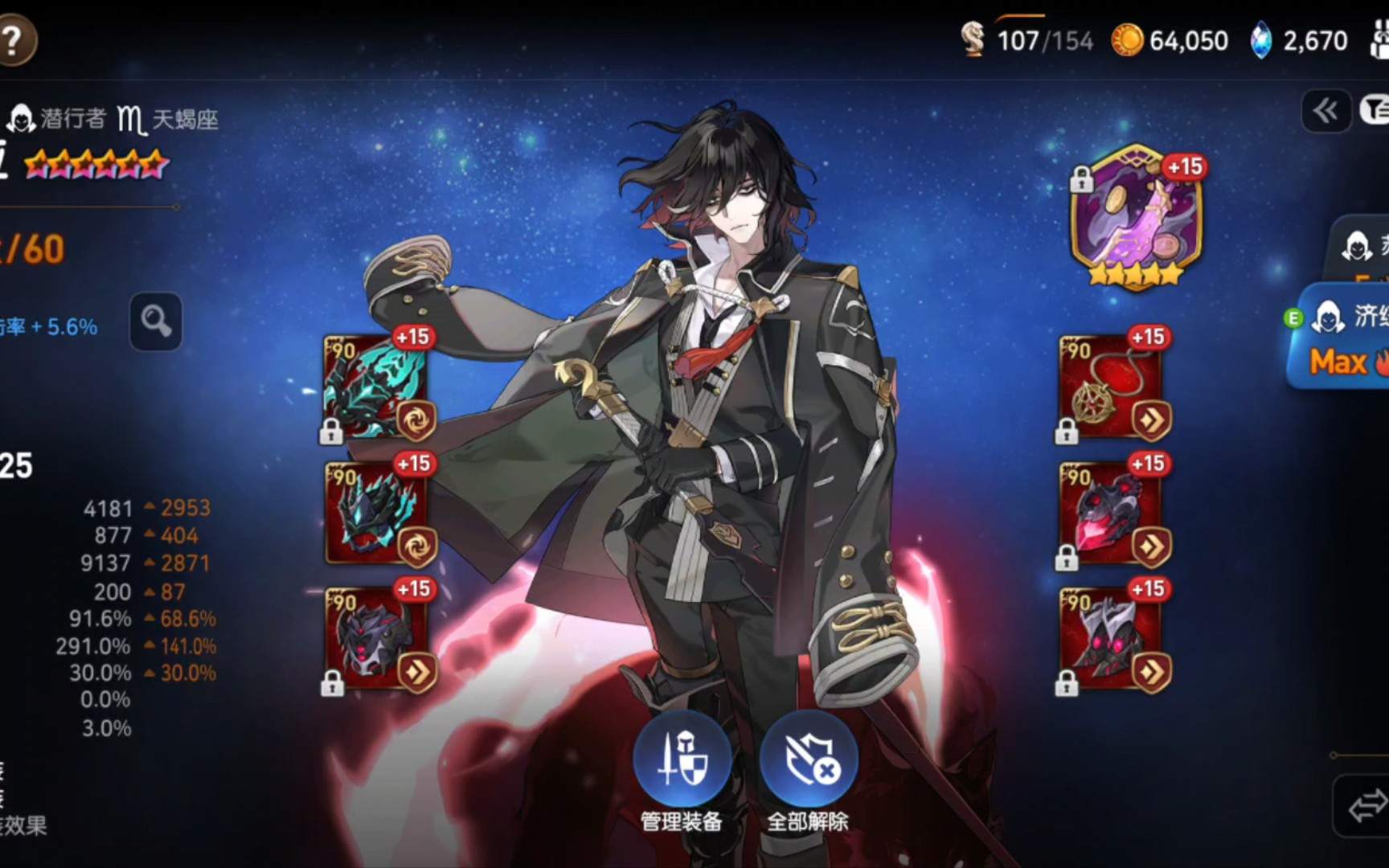Click the magnifying glass stats detail button
1389x868 pixels.
156,321
